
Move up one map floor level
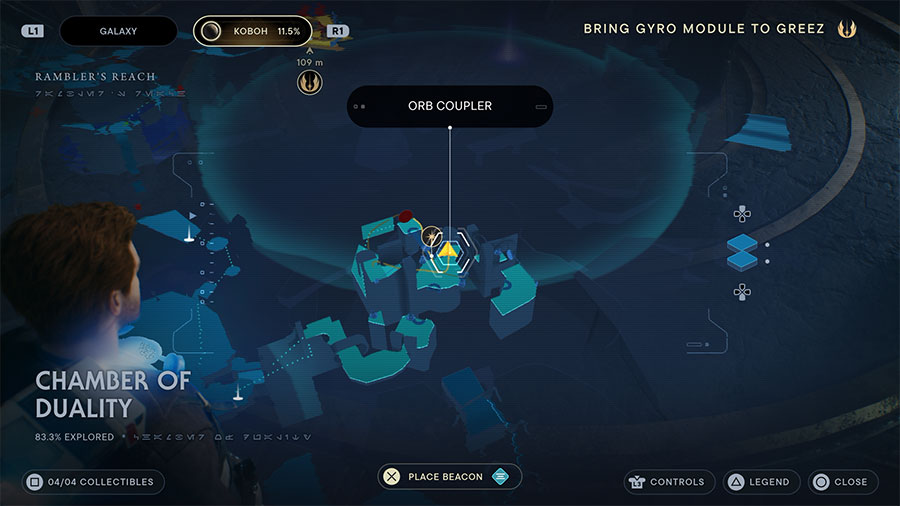pos(742,213)
